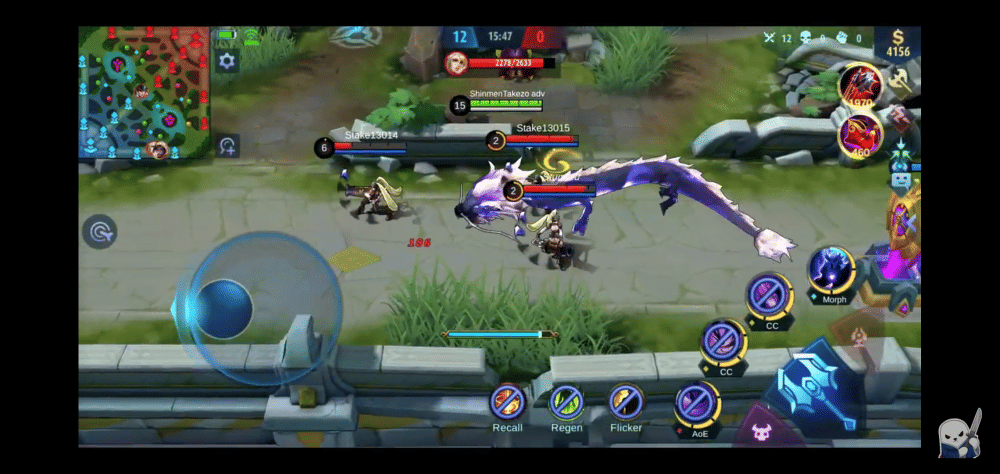This screenshot has height=474, width=1000.
Task: Open settings with the gear icon
Action: [x=227, y=62]
